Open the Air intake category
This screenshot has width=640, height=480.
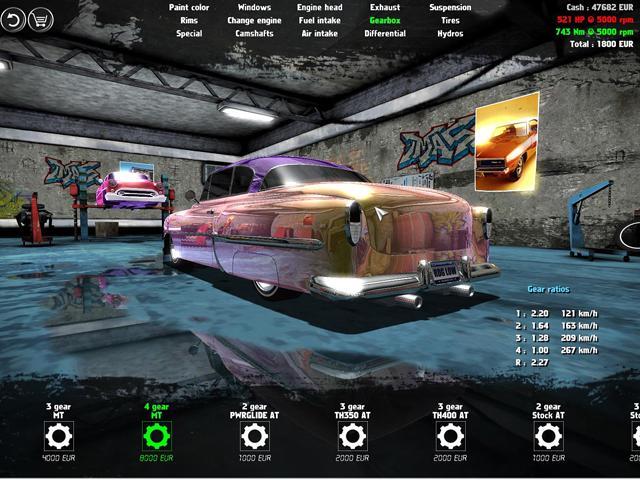point(320,33)
